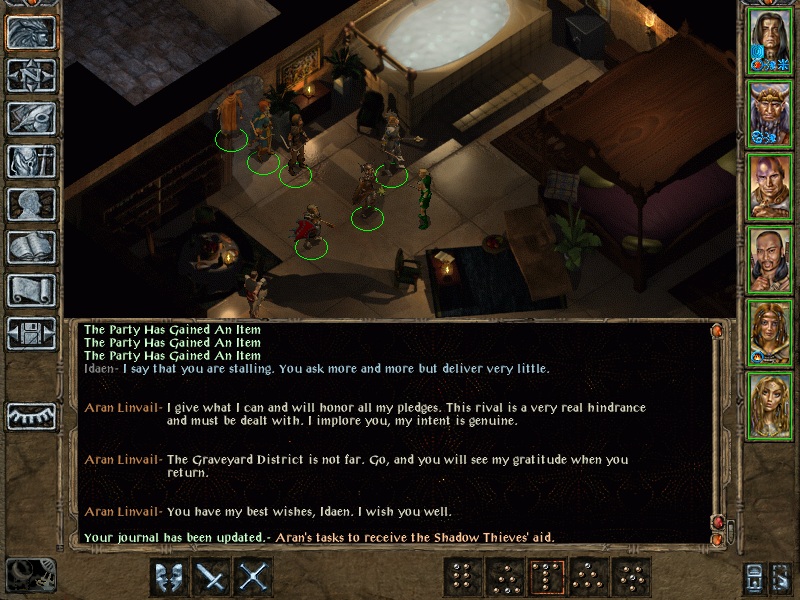
Task: Select the dark-haired first party portrait
Action: coord(770,40)
